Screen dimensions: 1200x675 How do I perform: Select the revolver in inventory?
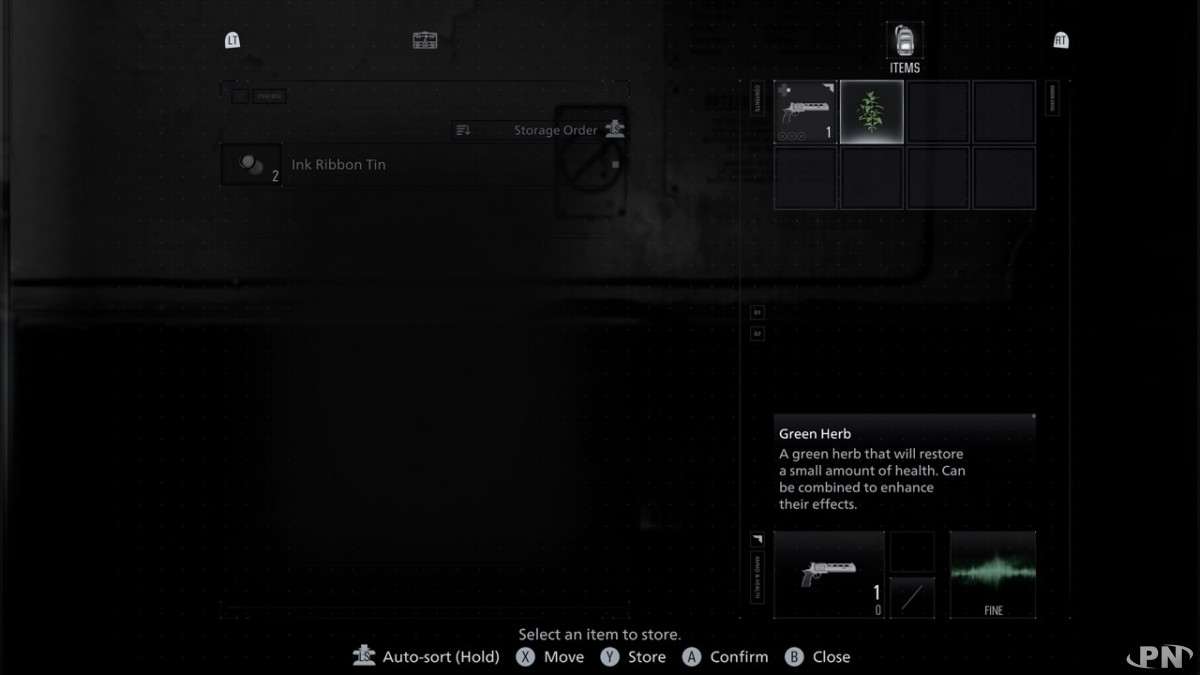(806, 113)
